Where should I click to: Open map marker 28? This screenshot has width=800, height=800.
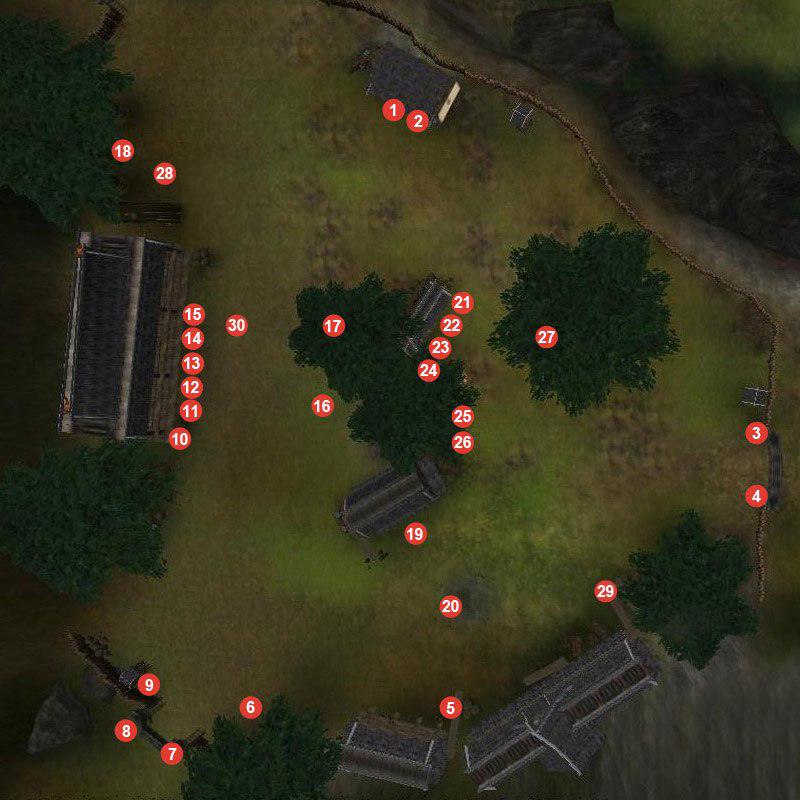pyautogui.click(x=164, y=174)
